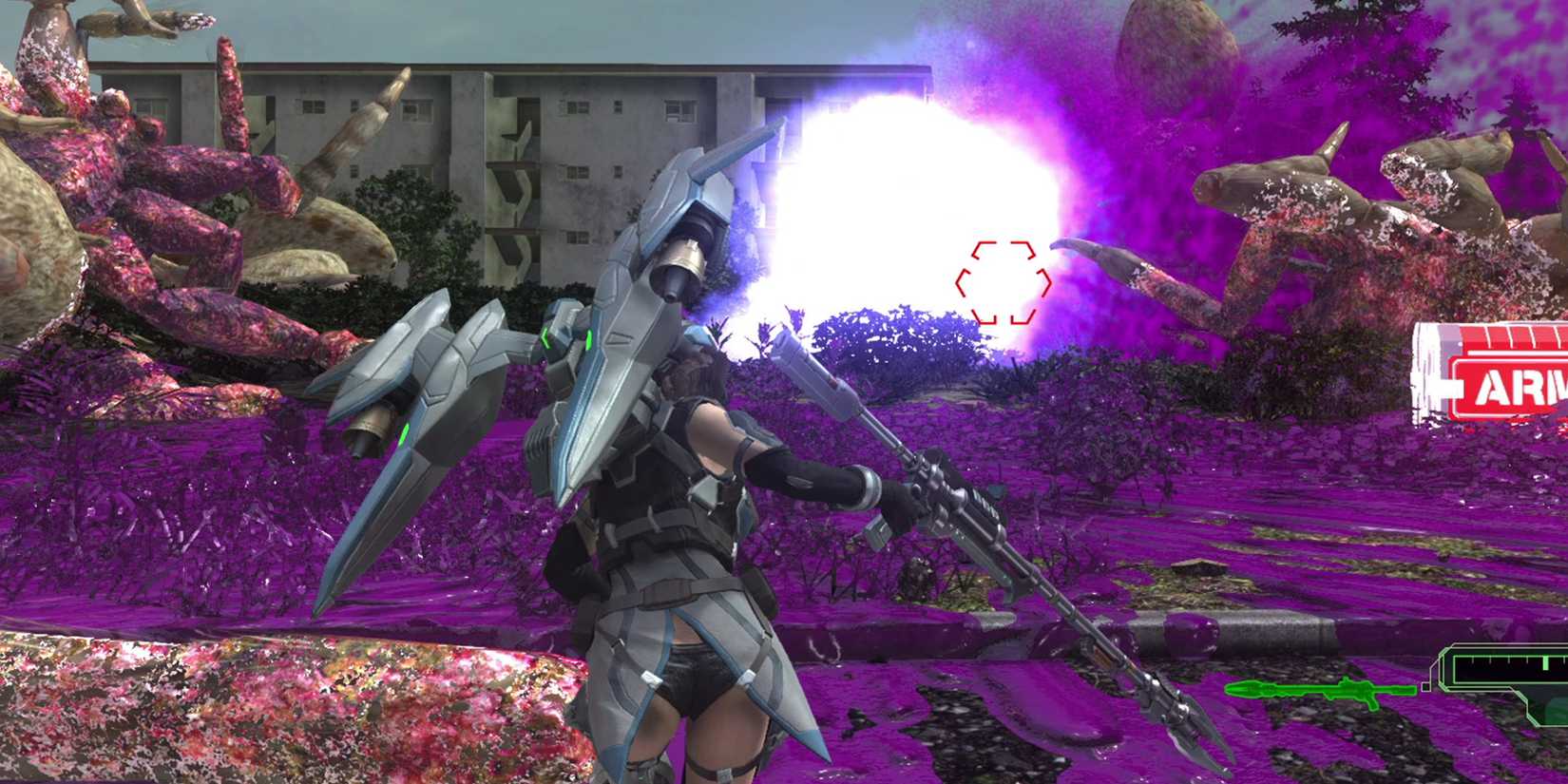
Task: Click the green tick mark inside the ammo meter
Action: pos(1545,662)
